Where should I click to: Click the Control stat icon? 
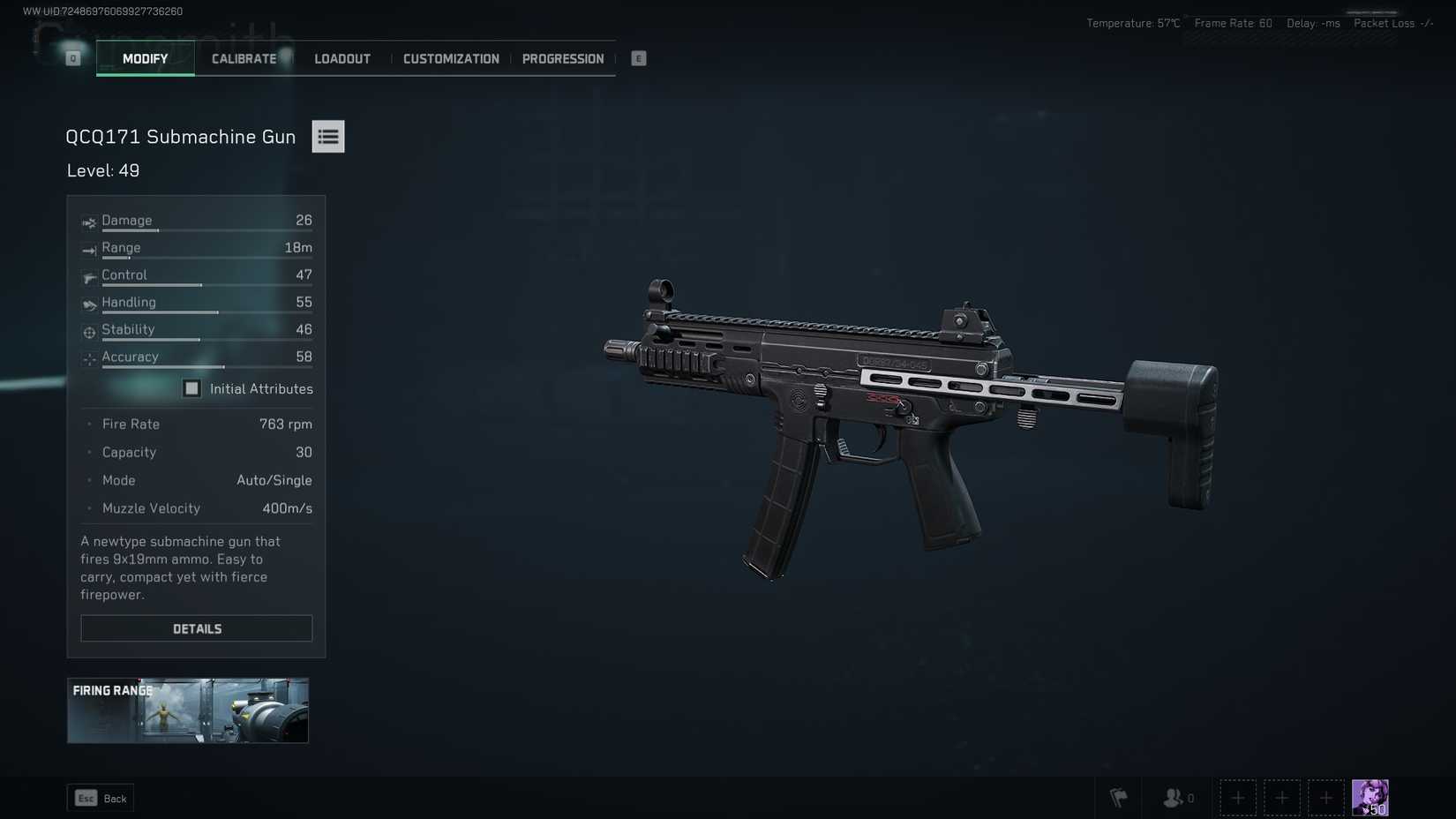pos(88,277)
